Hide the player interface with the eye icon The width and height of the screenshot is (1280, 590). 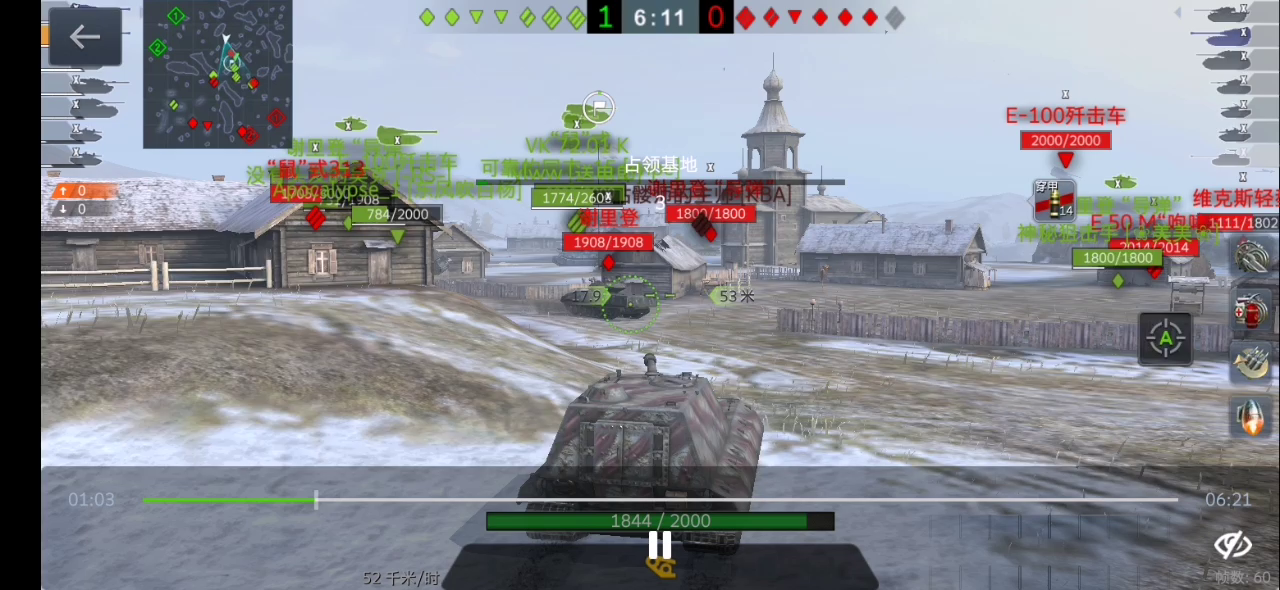1233,545
